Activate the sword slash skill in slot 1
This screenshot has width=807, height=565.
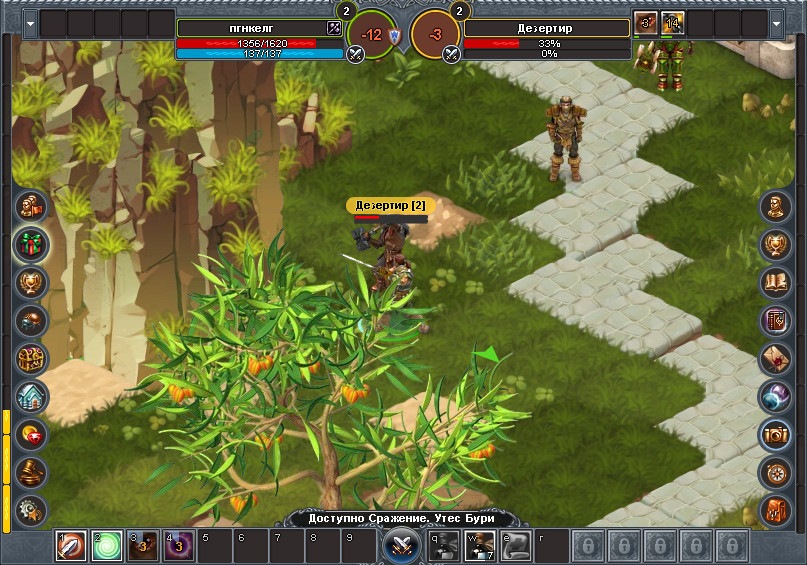coord(71,546)
